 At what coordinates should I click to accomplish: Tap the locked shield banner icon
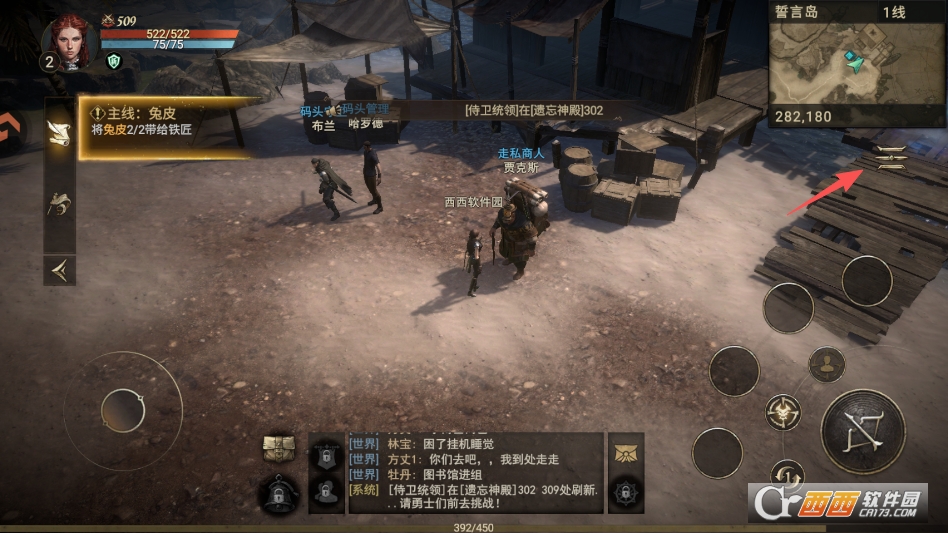[326, 454]
